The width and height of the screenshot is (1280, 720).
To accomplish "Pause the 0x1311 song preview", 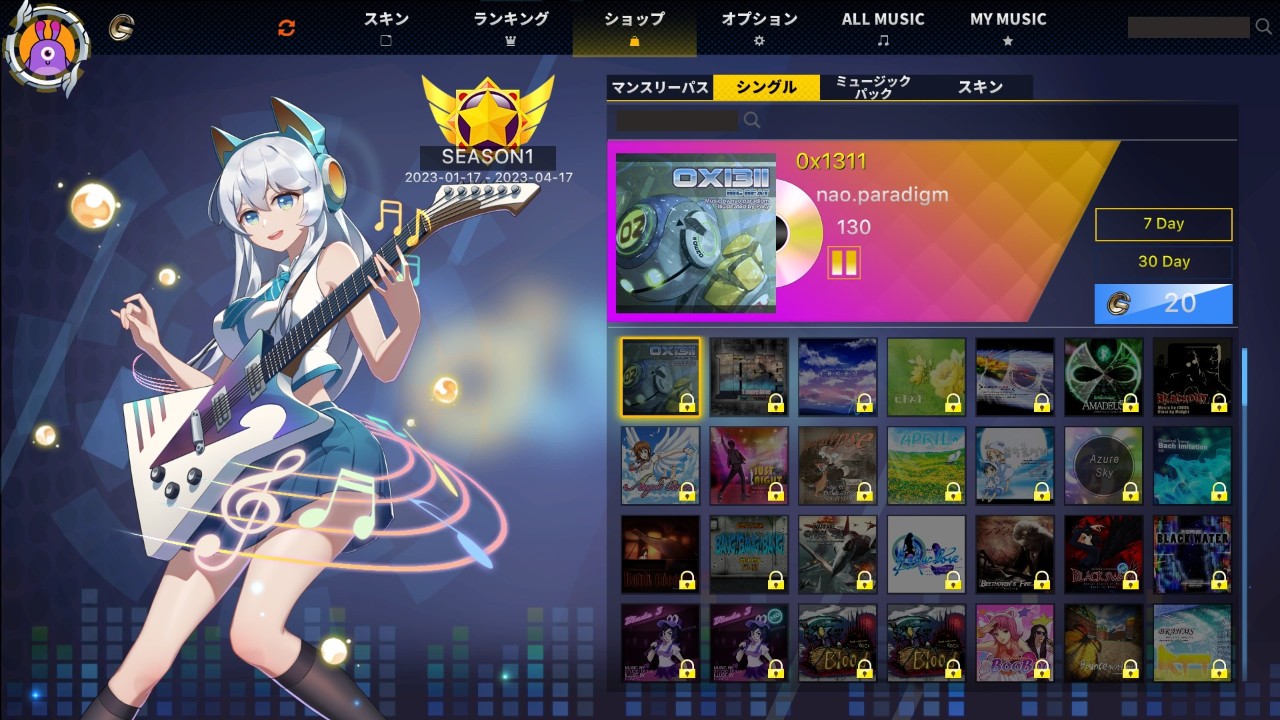I will tap(846, 262).
